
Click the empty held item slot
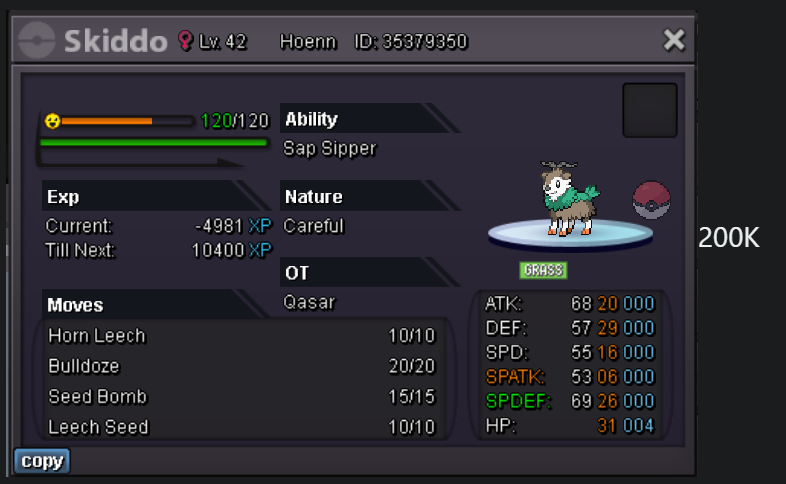[x=650, y=110]
